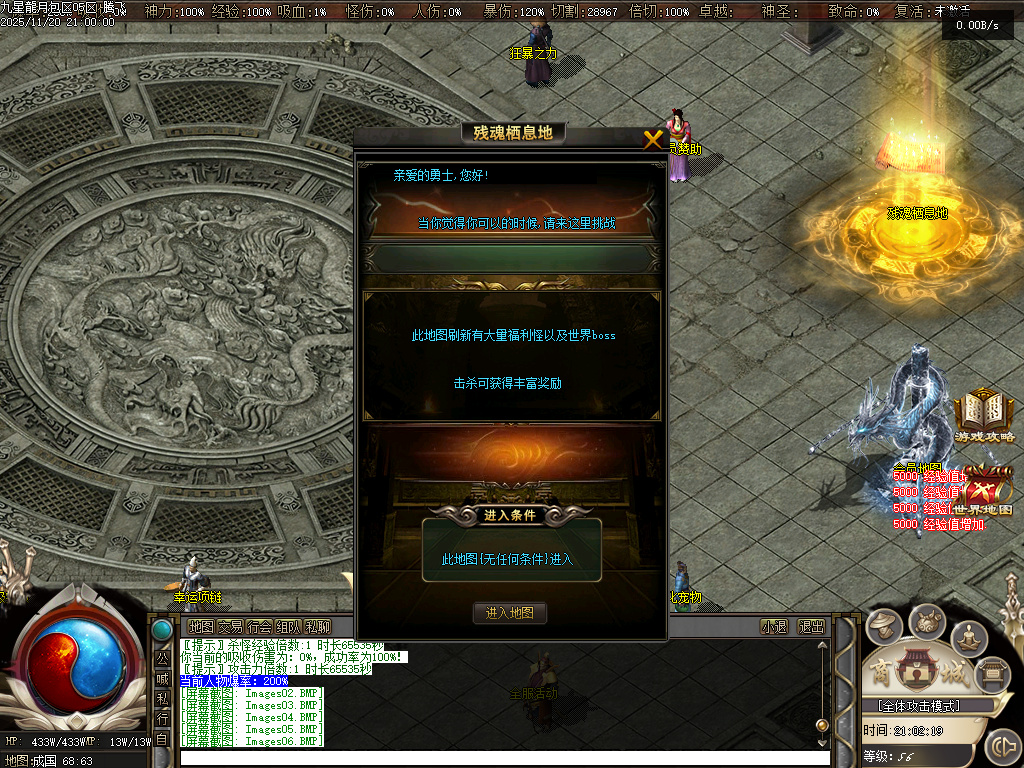Click the 进入地图 button
This screenshot has width=1024, height=768.
click(x=510, y=613)
